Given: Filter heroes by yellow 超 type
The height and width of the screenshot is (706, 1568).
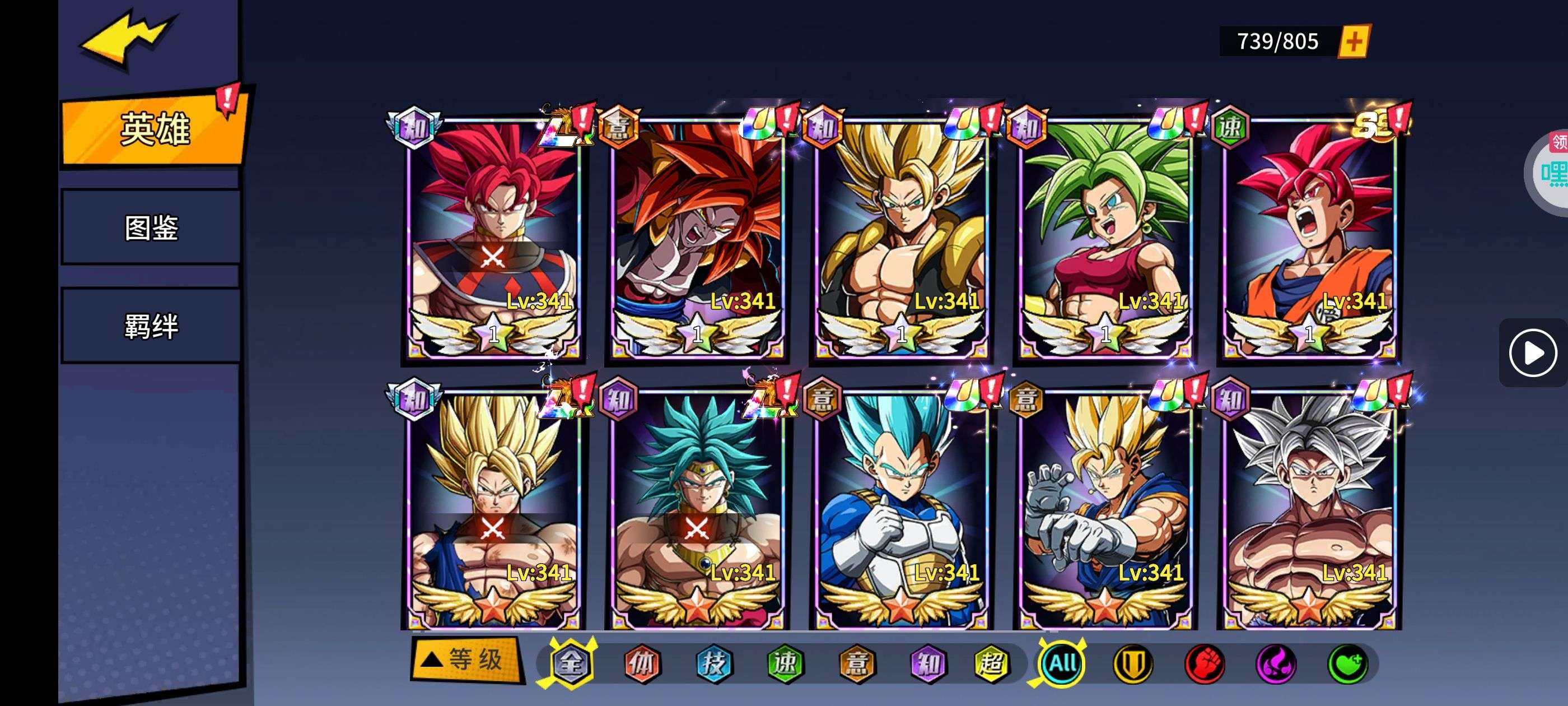Looking at the screenshot, I should pyautogui.click(x=992, y=663).
